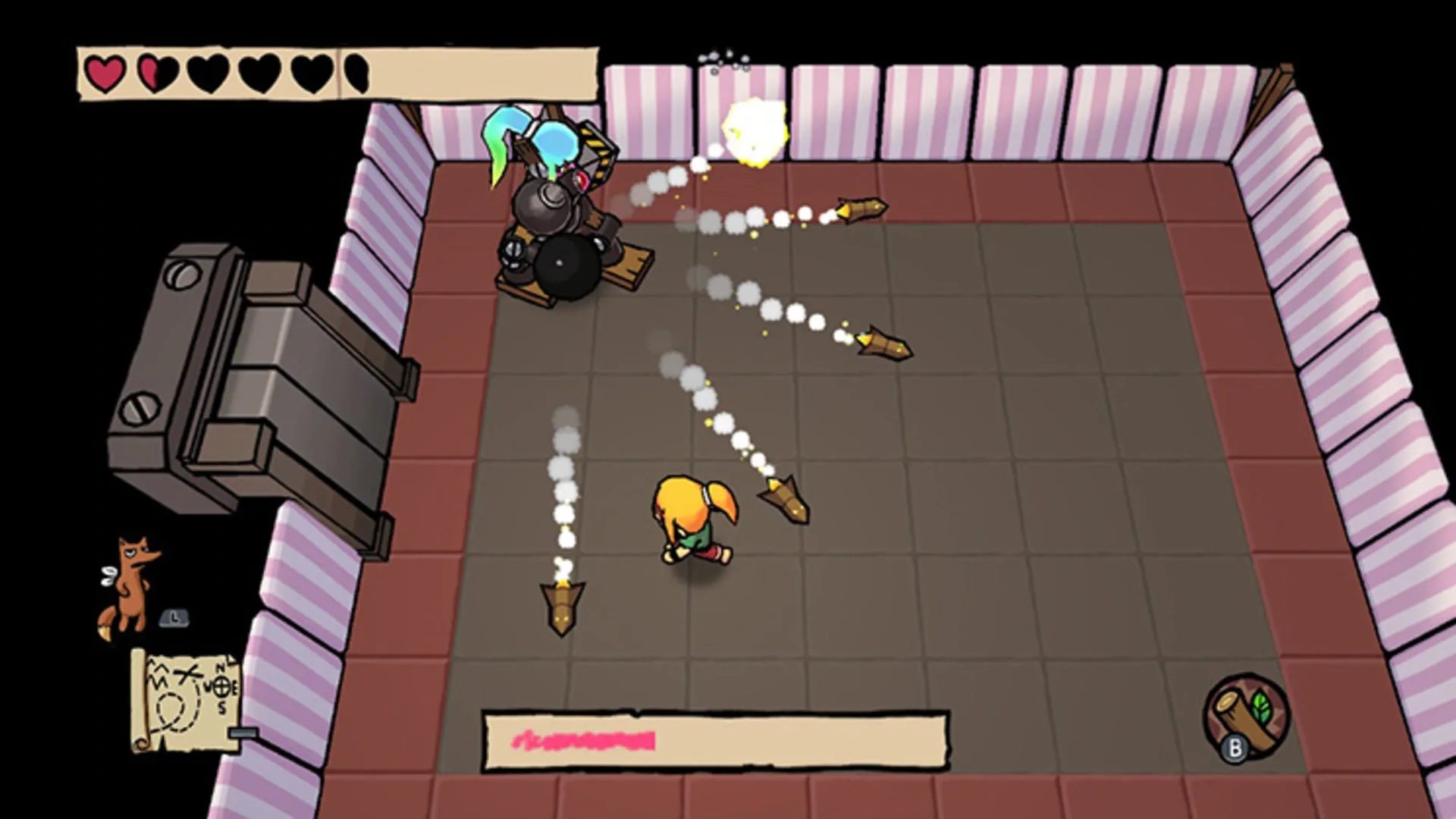The image size is (1456, 819).
Task: Click the leaf emblem on the B item icon
Action: click(1261, 708)
